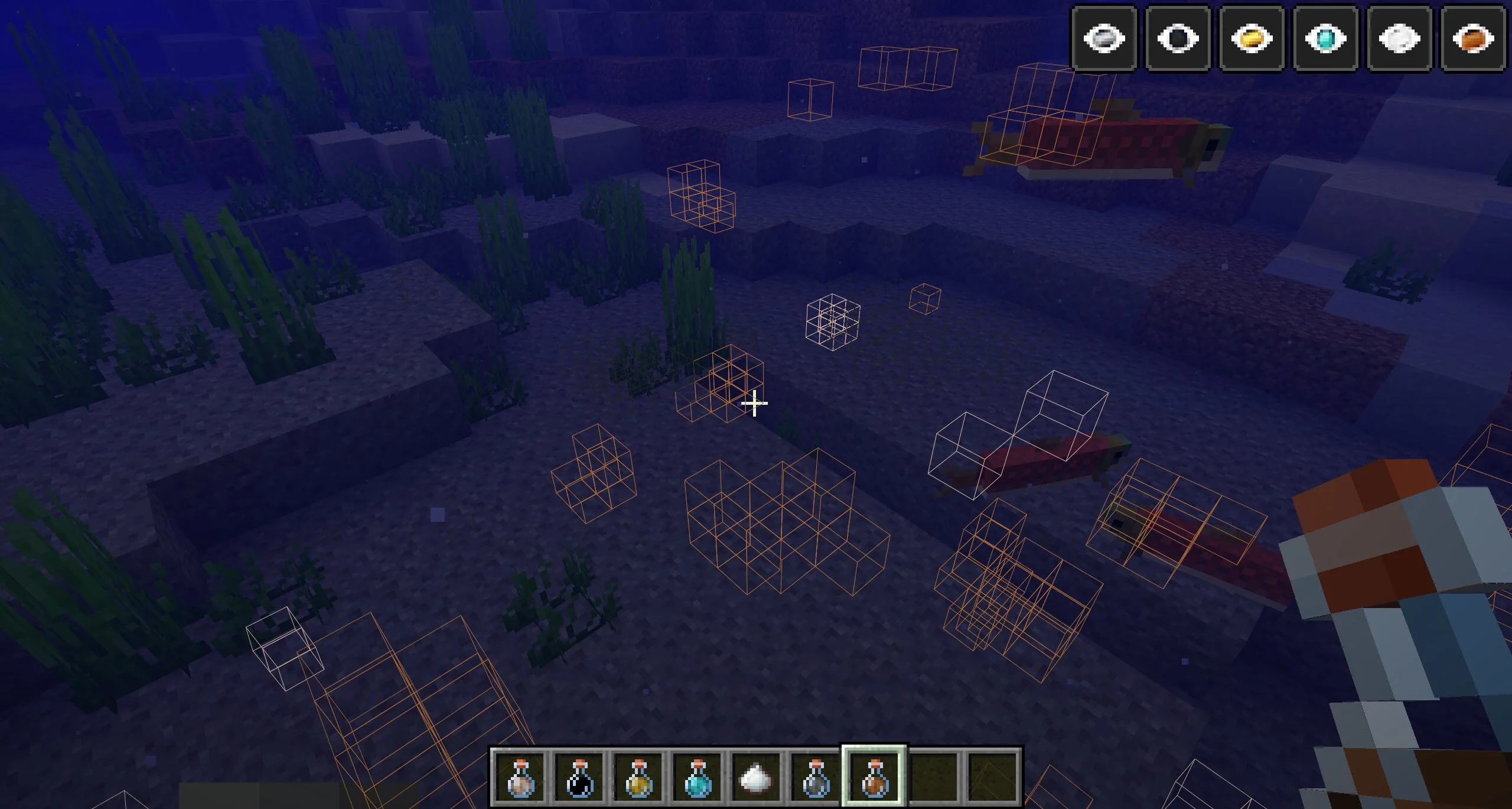Choose the yellow potion hotbar slot
This screenshot has width=1512, height=809.
pyautogui.click(x=638, y=778)
